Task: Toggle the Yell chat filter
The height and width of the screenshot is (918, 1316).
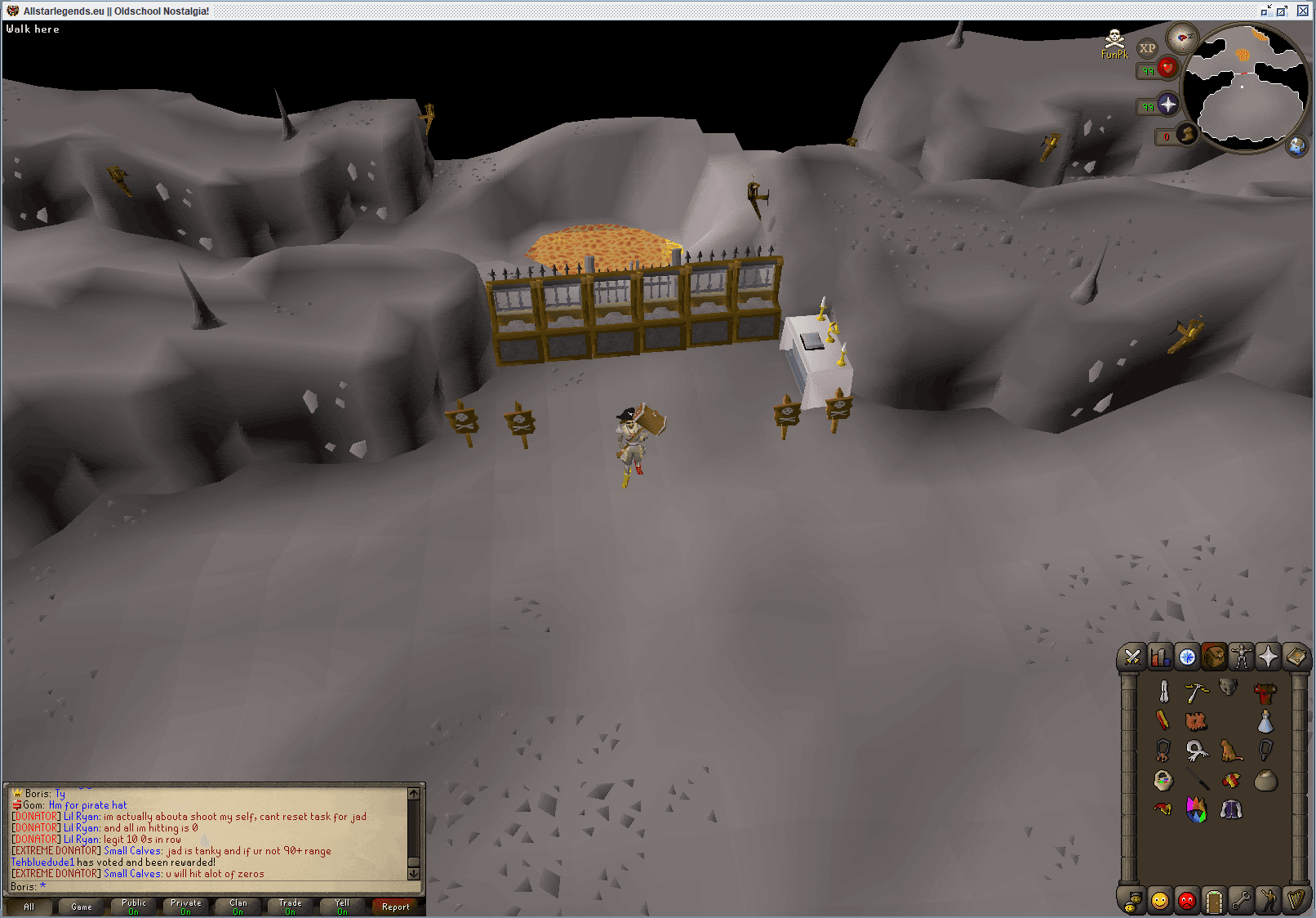Action: [x=341, y=907]
